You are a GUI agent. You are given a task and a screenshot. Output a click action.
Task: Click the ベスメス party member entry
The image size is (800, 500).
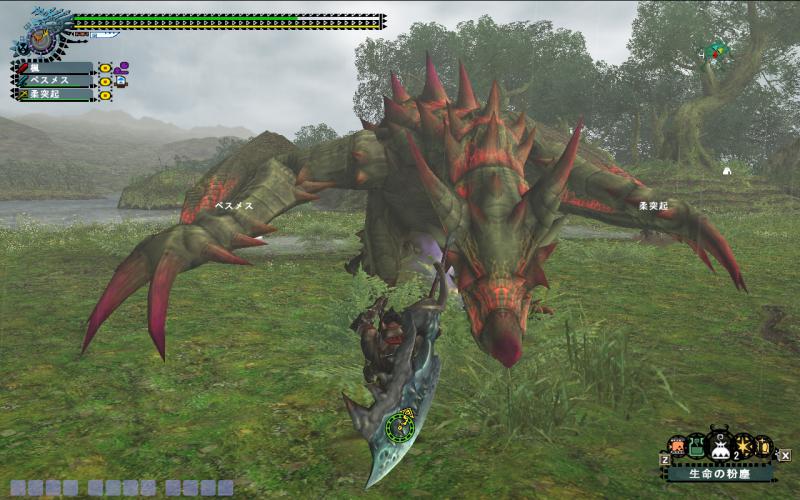(55, 81)
